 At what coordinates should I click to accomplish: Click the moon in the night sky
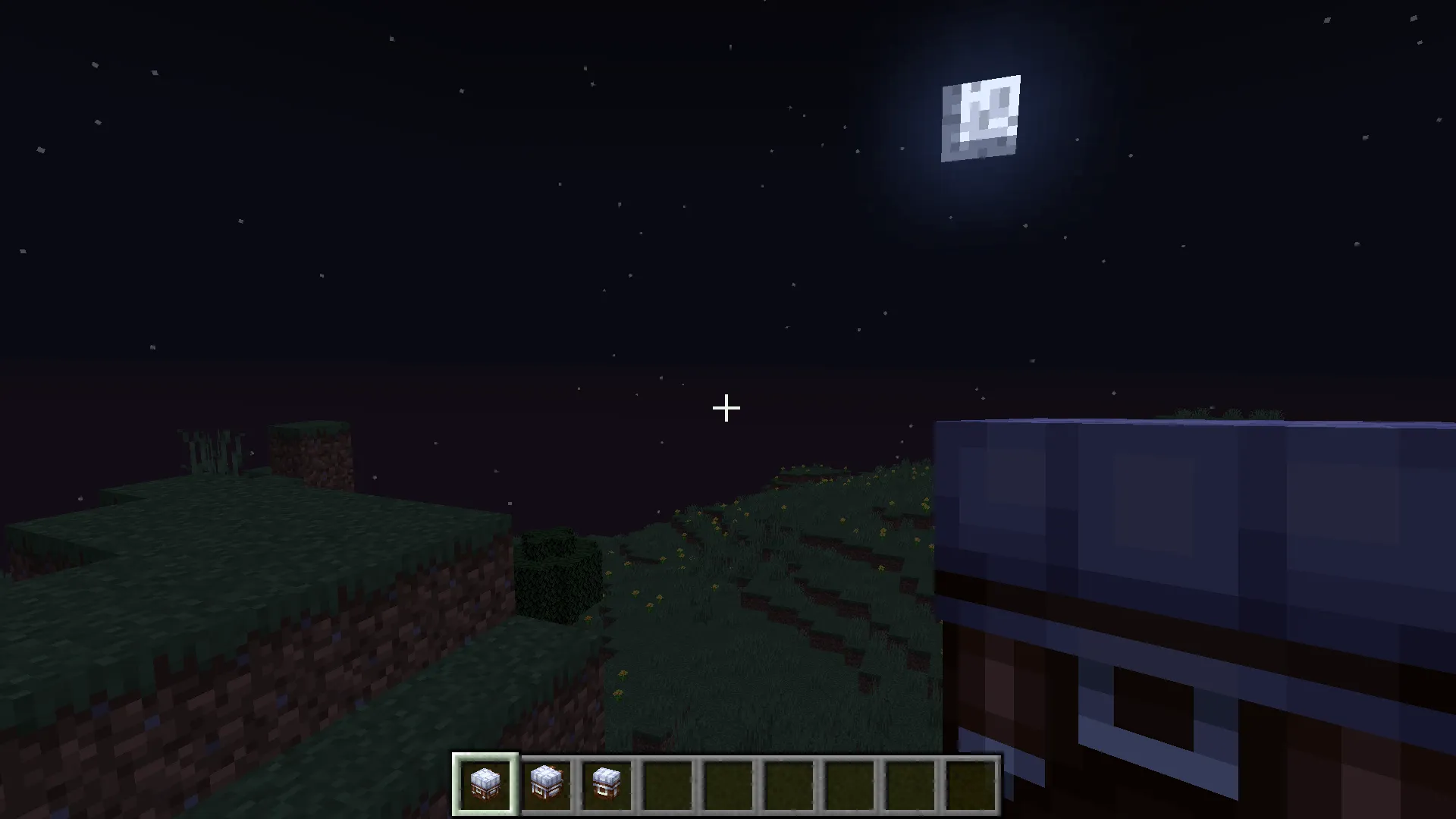982,118
